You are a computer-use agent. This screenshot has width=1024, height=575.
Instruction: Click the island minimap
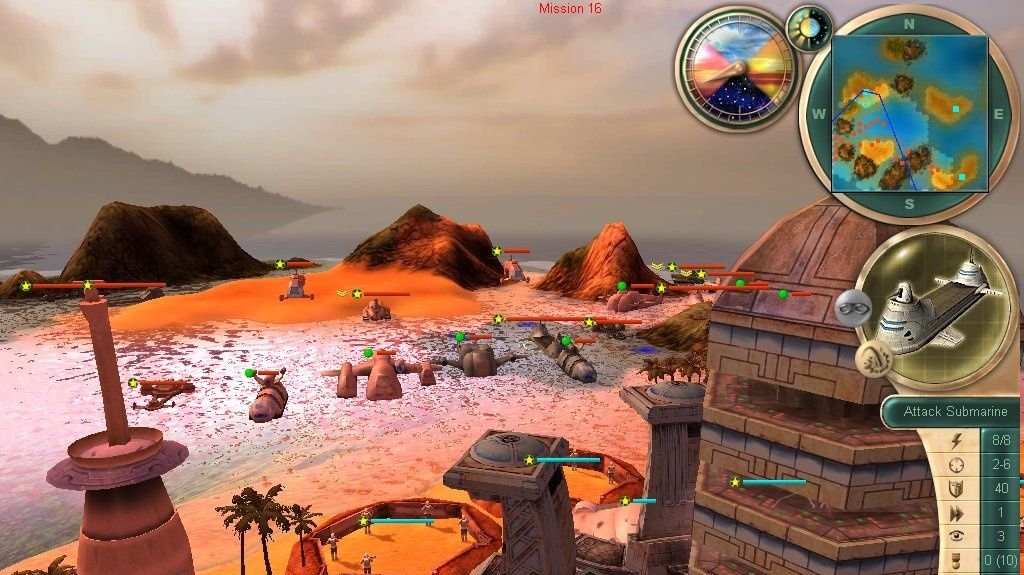909,112
